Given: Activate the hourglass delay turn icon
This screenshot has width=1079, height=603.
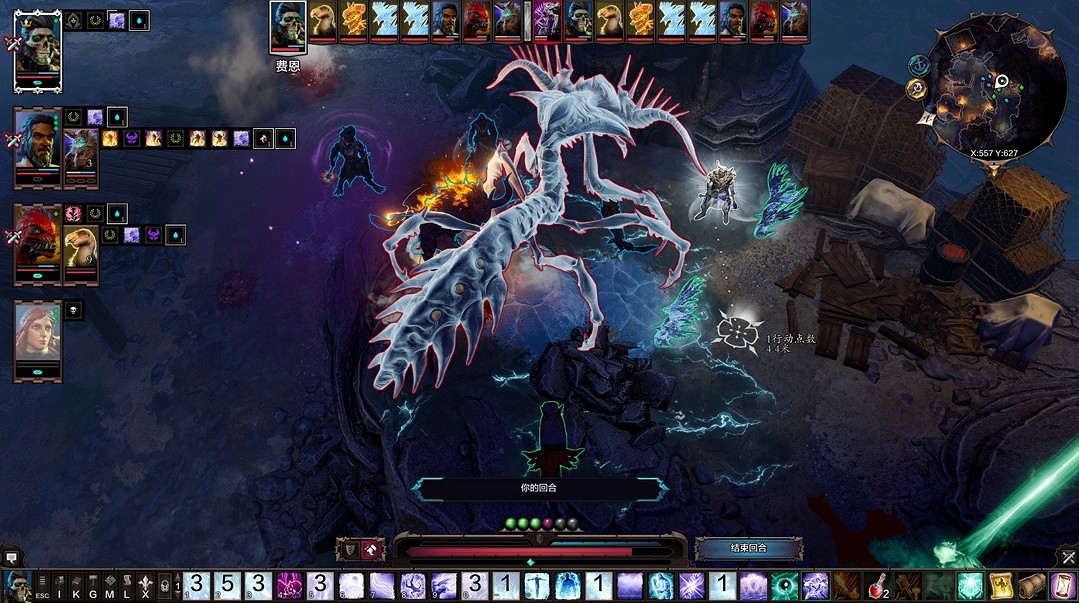Looking at the screenshot, I should (x=1059, y=586).
